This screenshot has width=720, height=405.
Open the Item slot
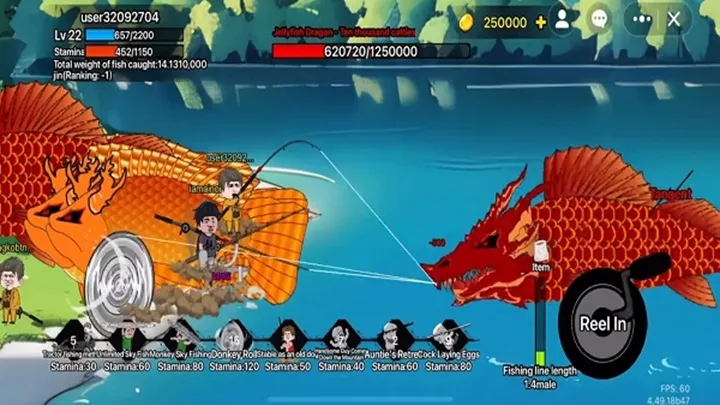541,253
